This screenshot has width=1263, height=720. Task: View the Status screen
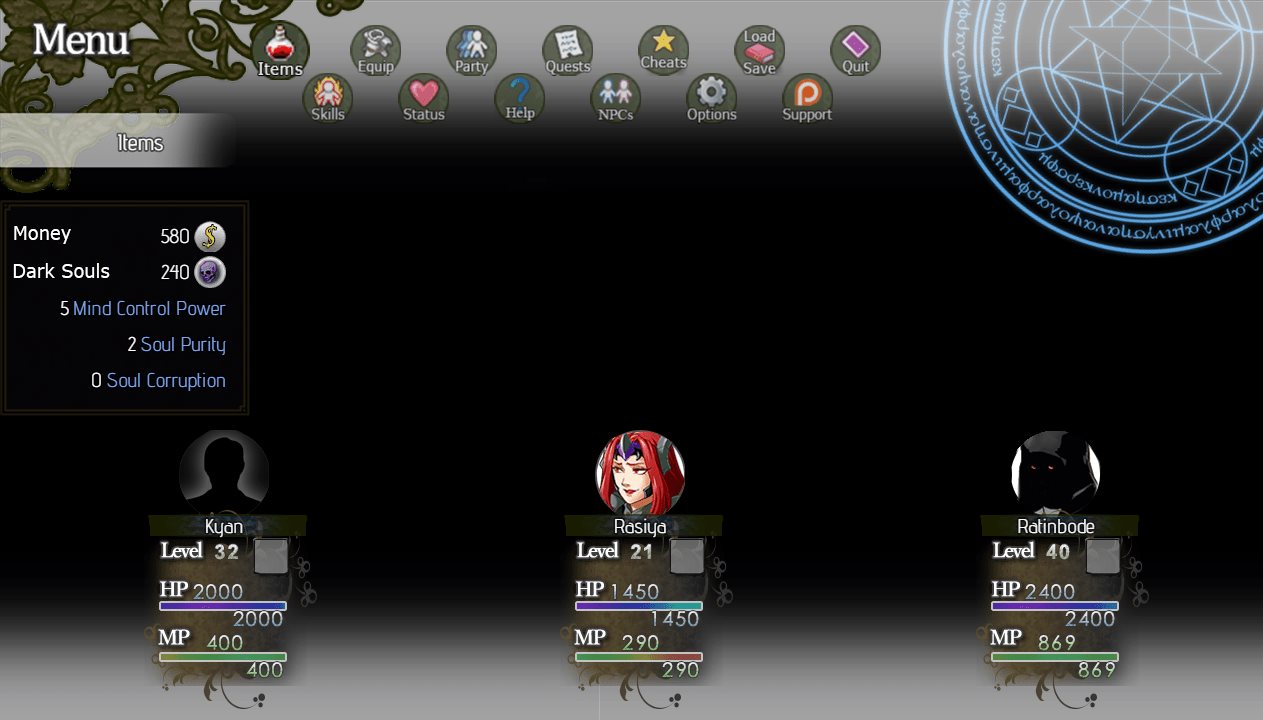pos(423,98)
